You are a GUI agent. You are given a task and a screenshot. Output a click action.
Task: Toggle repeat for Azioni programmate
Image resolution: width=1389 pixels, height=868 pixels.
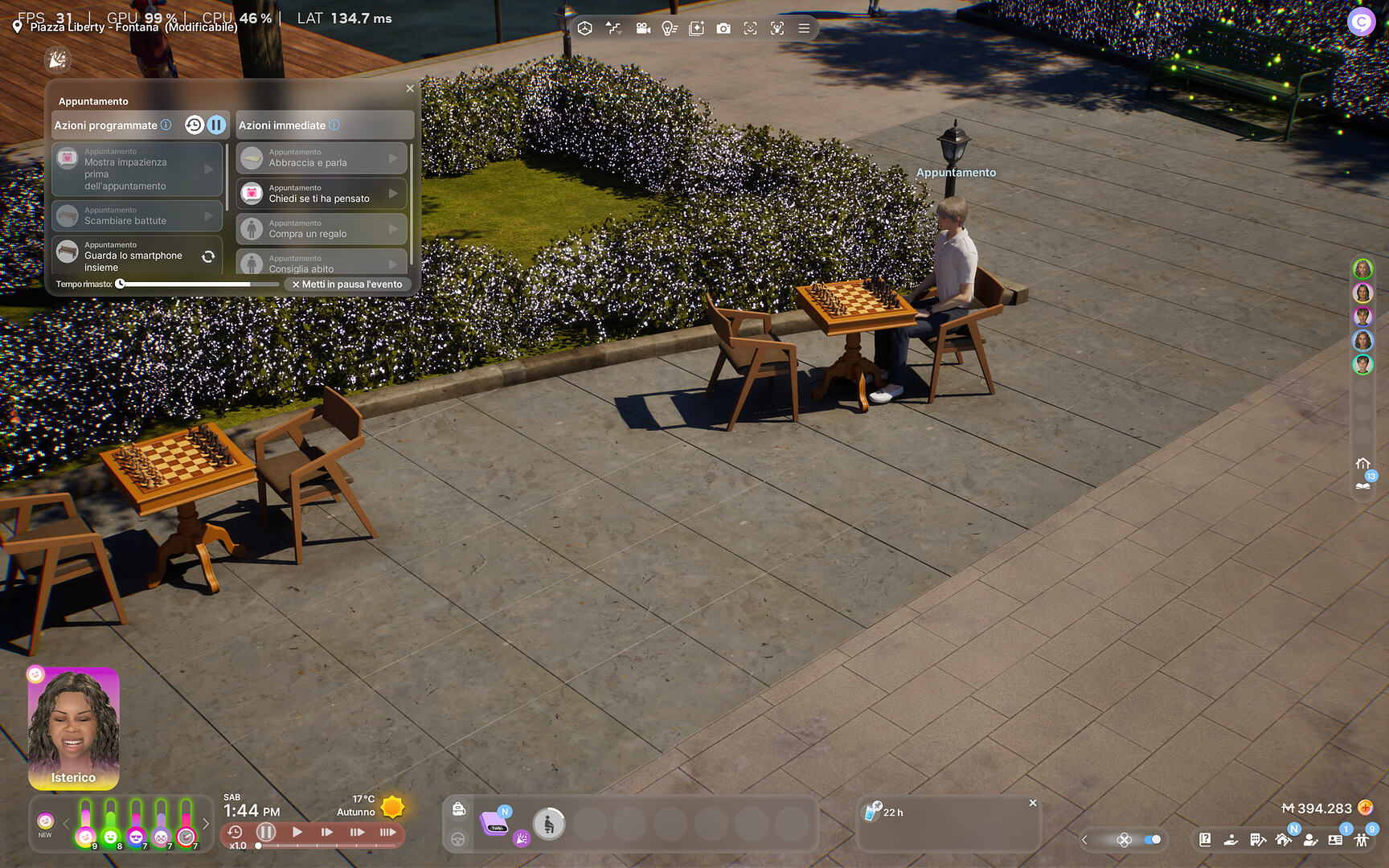point(193,125)
